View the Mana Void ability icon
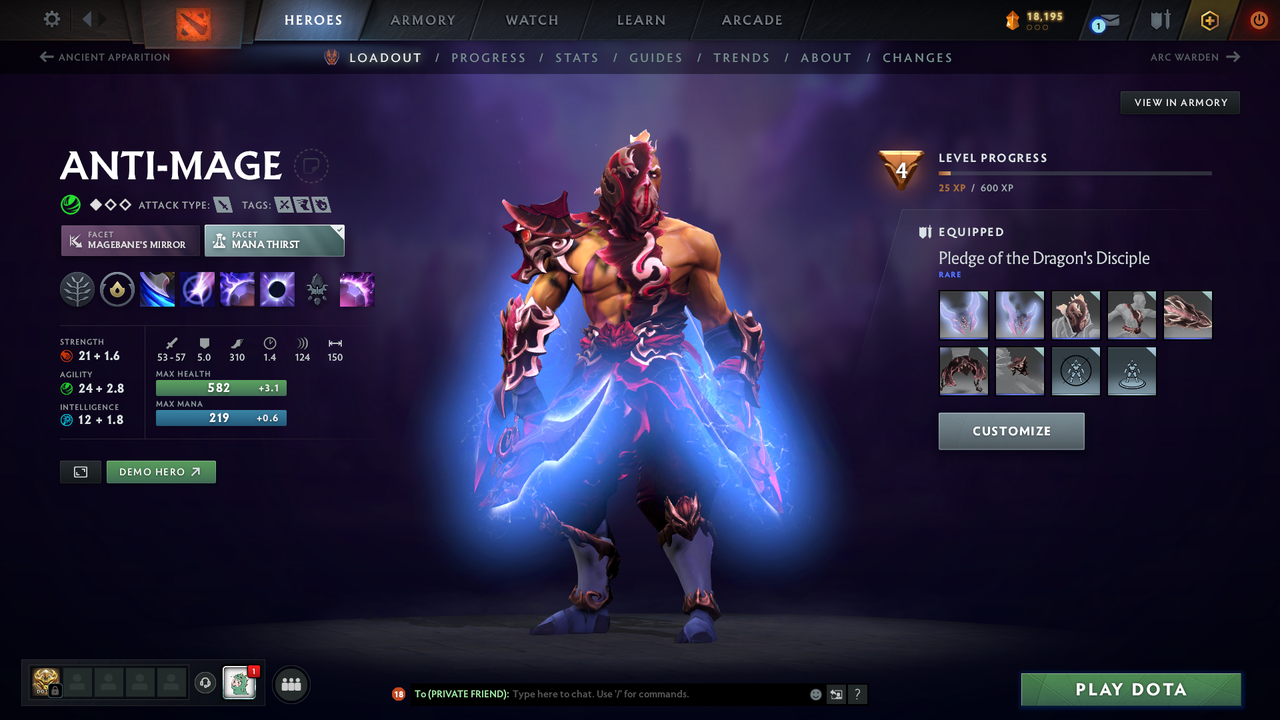This screenshot has height=720, width=1280. coord(277,289)
